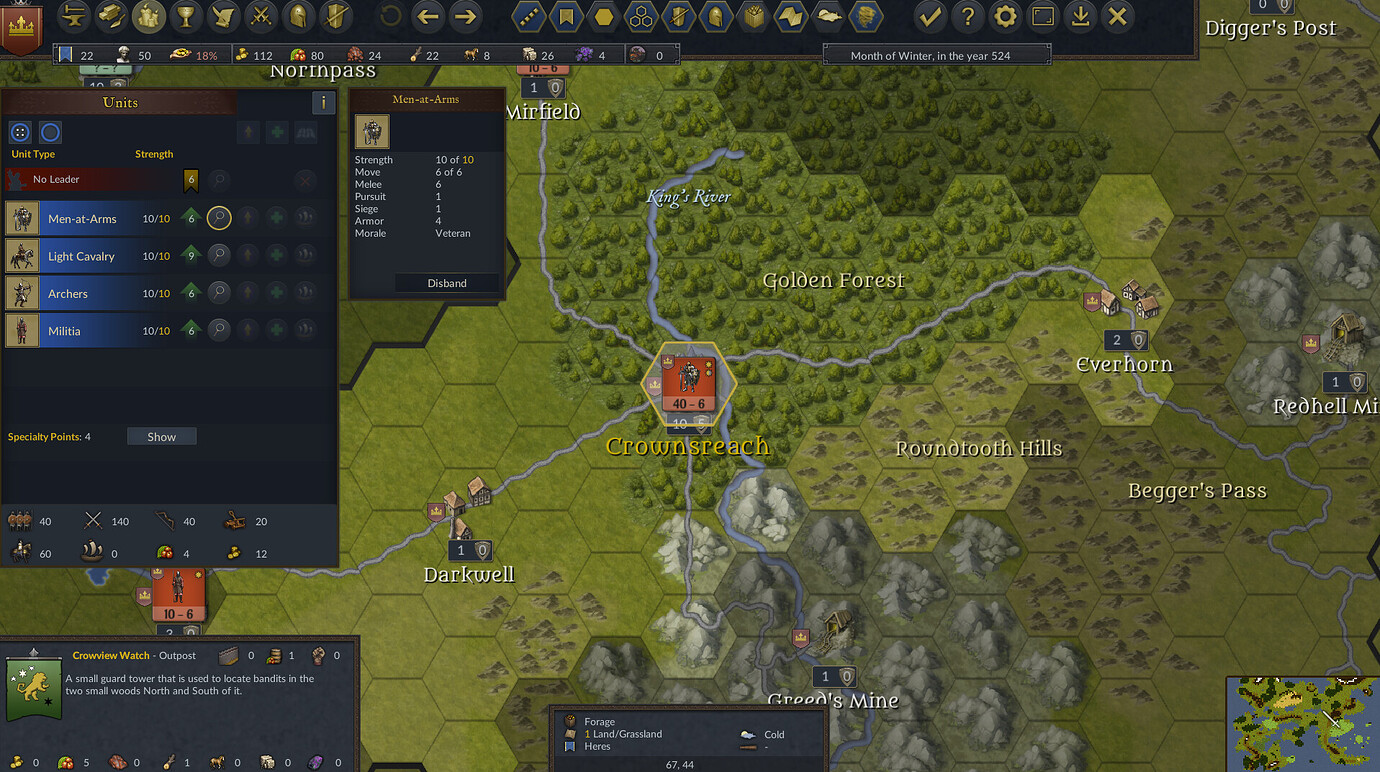
Task: Toggle the solid hexagon map overlay
Action: [x=603, y=16]
